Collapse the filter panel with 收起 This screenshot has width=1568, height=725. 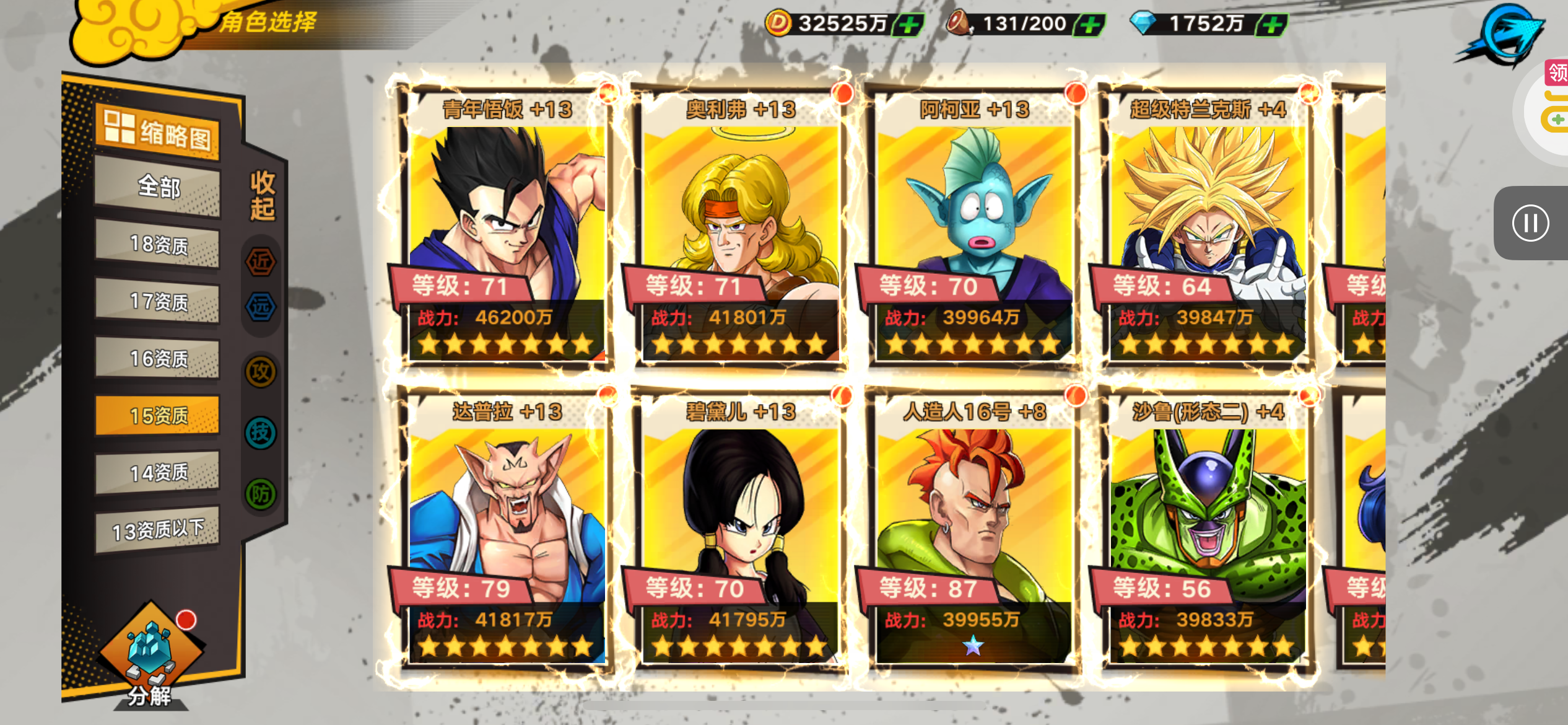pos(262,196)
